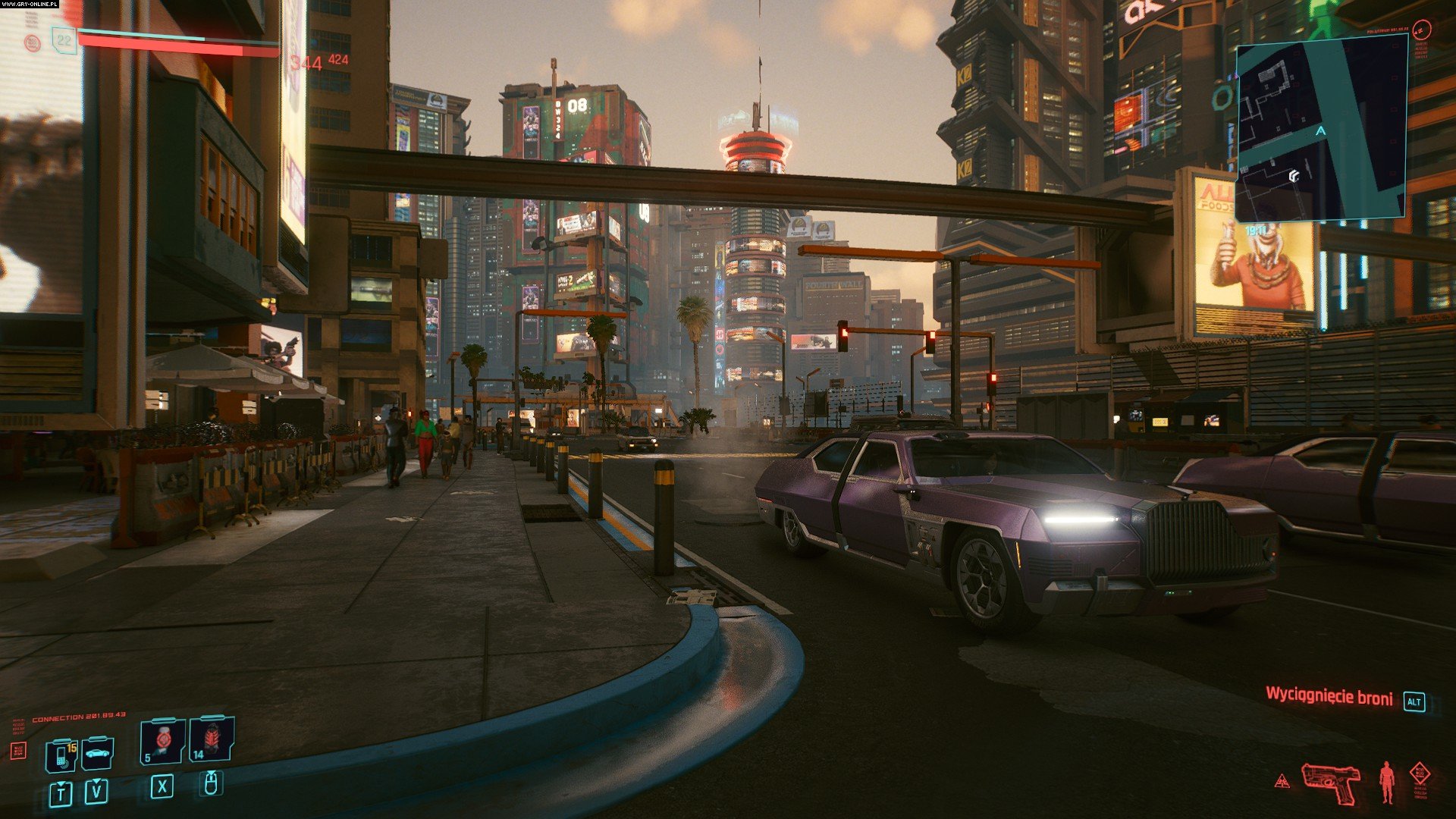Select the car summon vehicle icon

[98, 753]
